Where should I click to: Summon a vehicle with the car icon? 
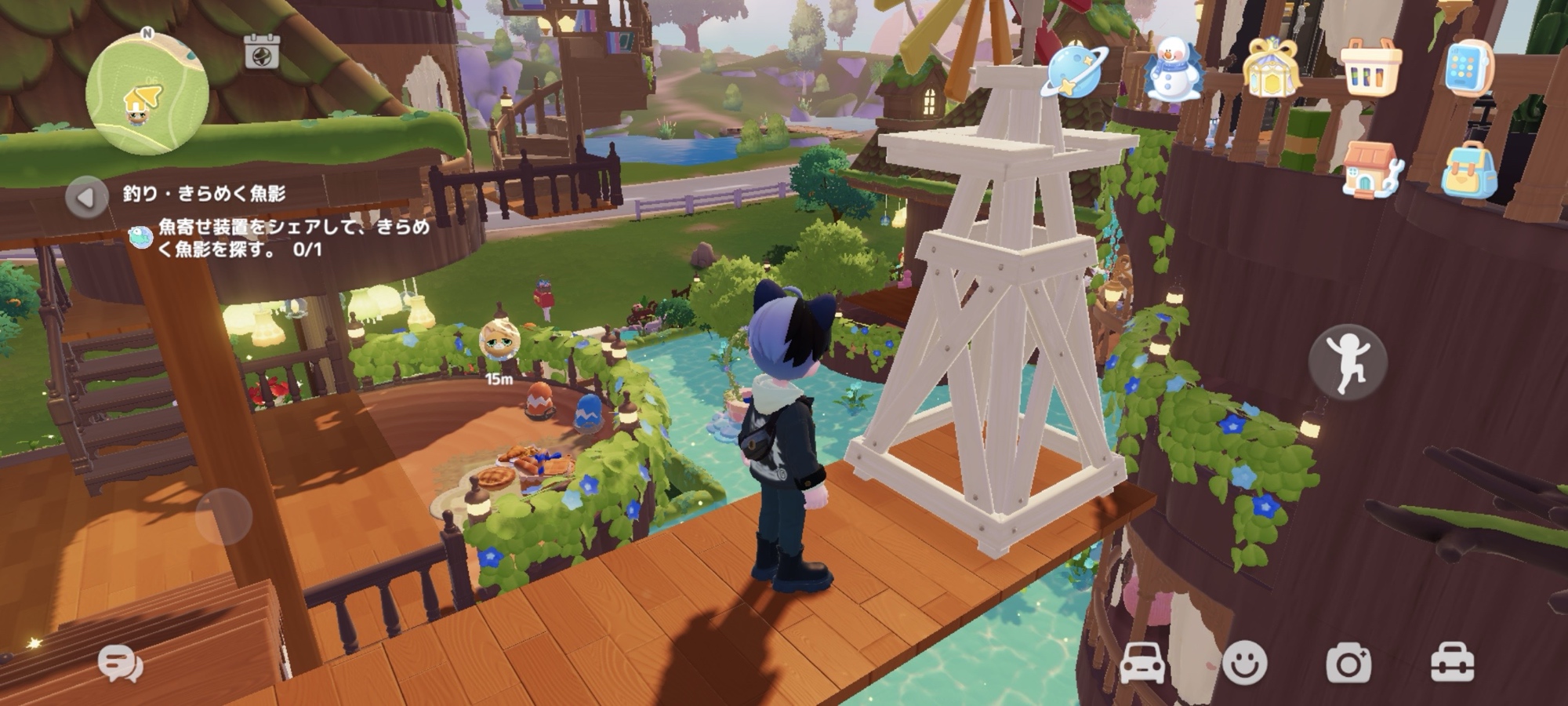(1143, 664)
